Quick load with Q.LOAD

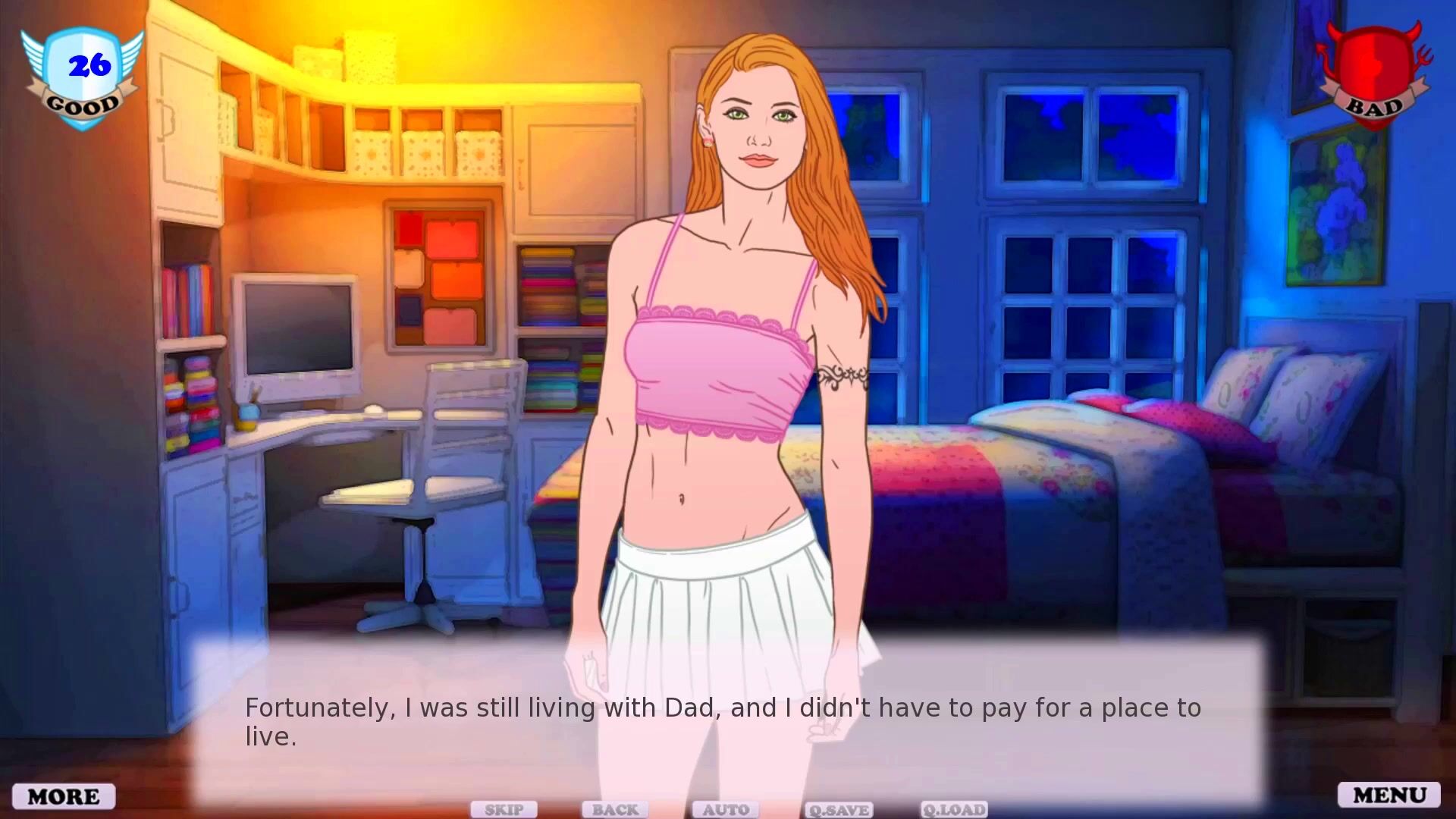954,810
